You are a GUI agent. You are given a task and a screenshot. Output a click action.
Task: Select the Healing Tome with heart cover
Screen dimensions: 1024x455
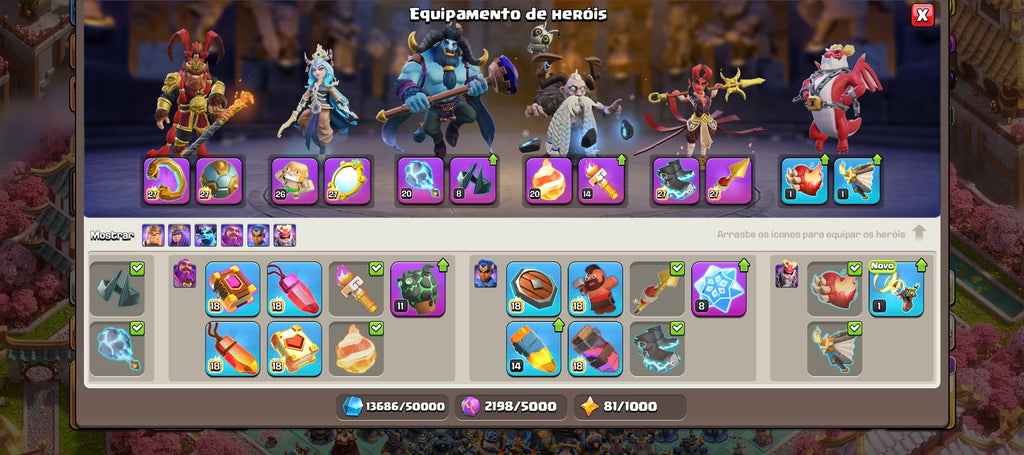coord(294,348)
